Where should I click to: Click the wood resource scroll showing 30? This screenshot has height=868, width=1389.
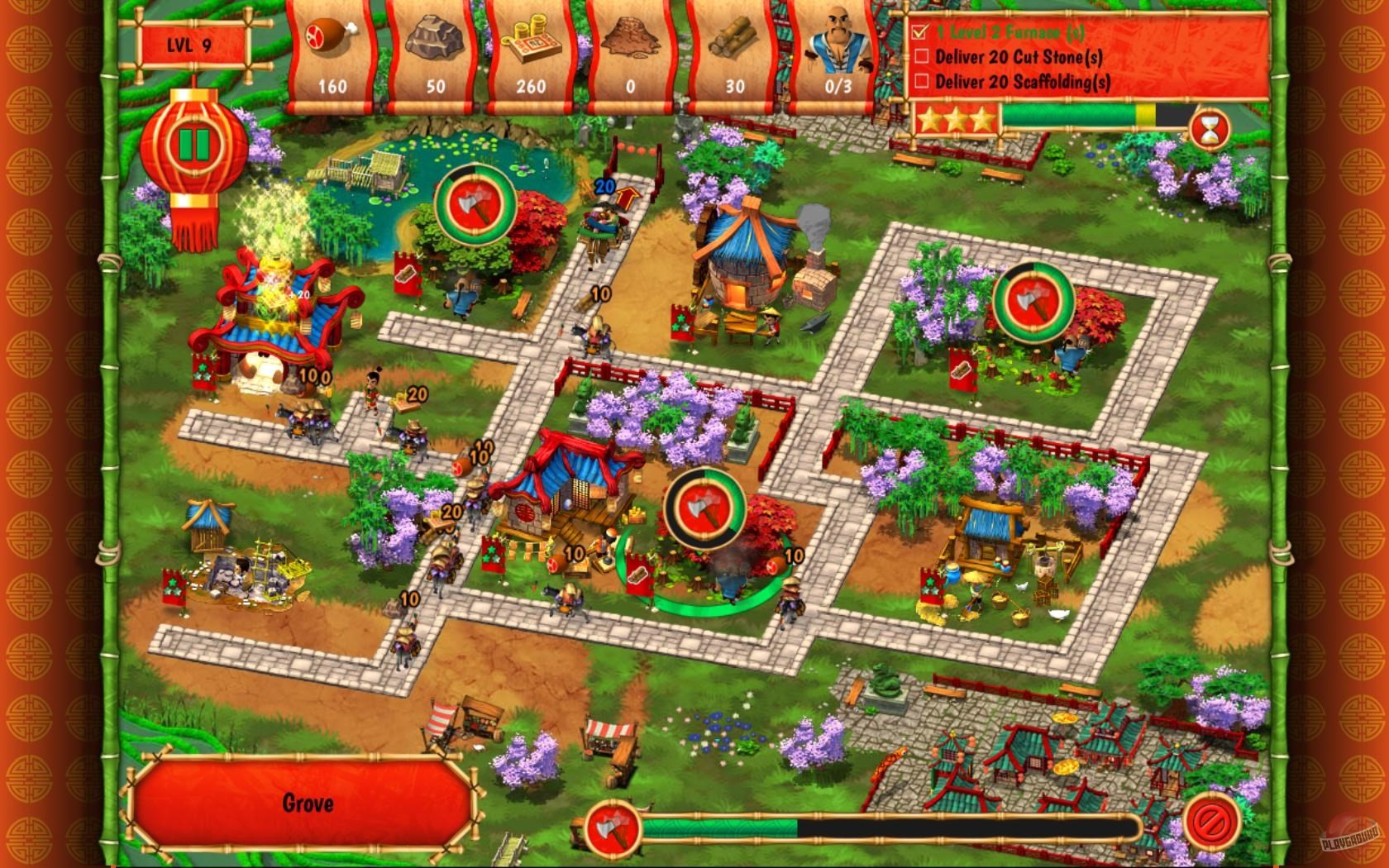click(735, 37)
